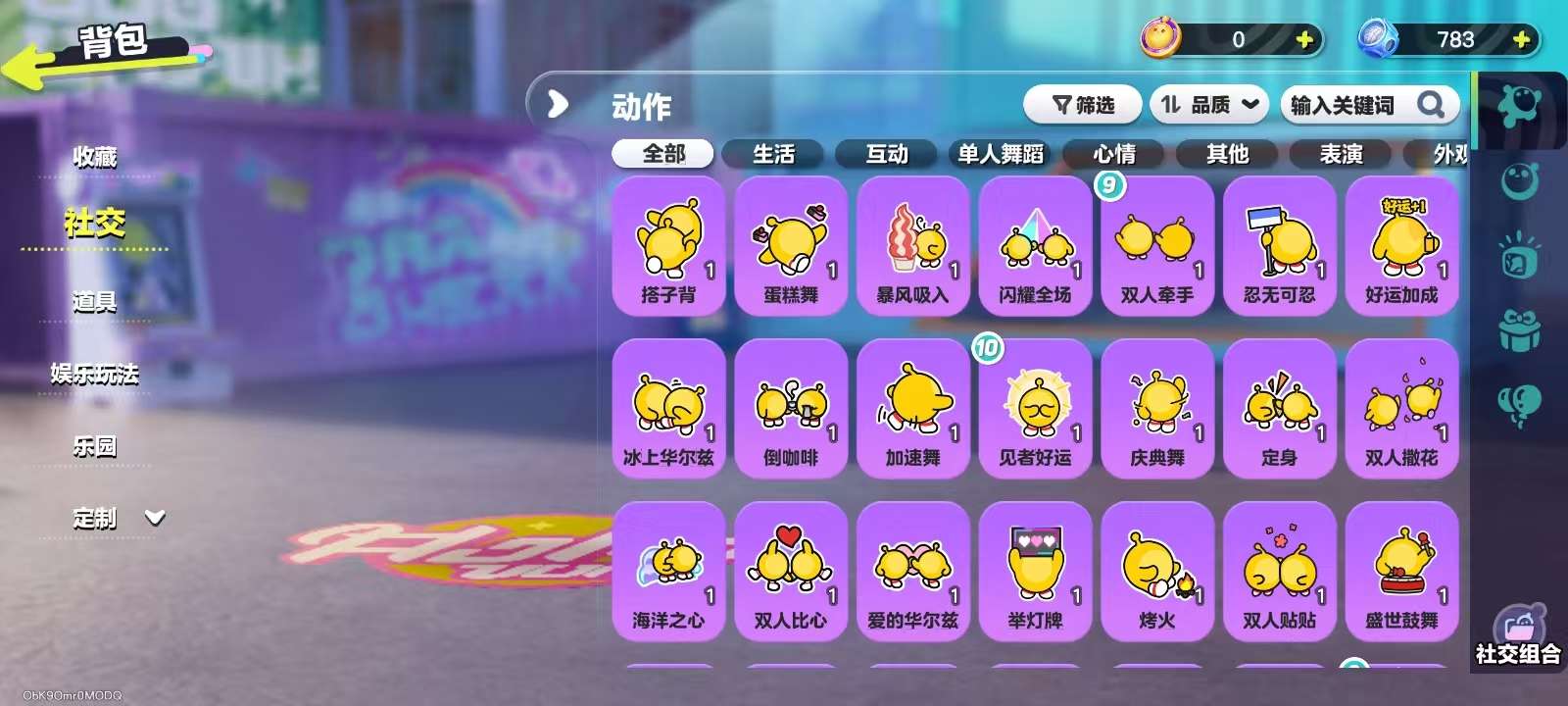This screenshot has width=1568, height=706.
Task: Expand the 定制 section in left menu
Action: pyautogui.click(x=155, y=519)
